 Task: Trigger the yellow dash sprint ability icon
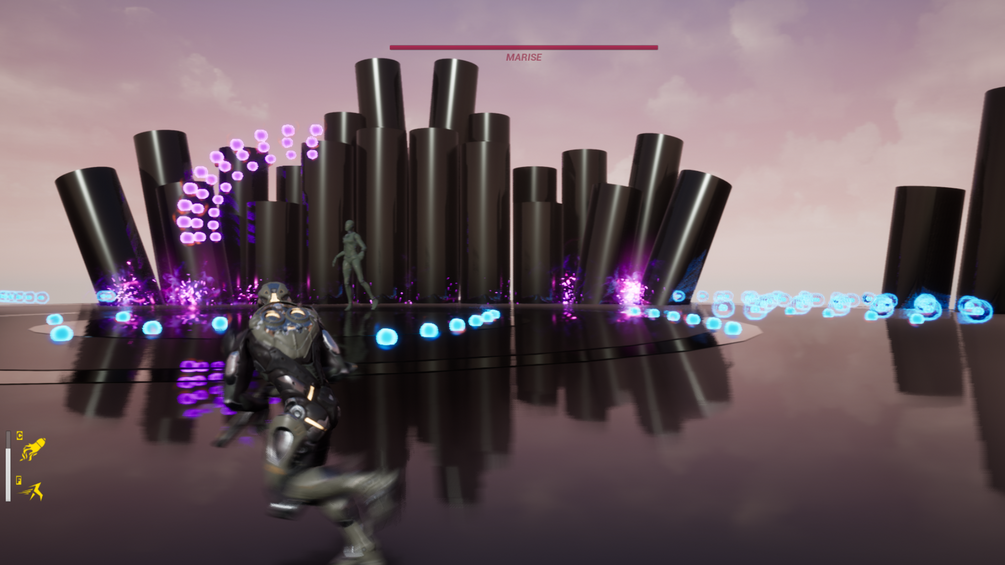[x=33, y=490]
